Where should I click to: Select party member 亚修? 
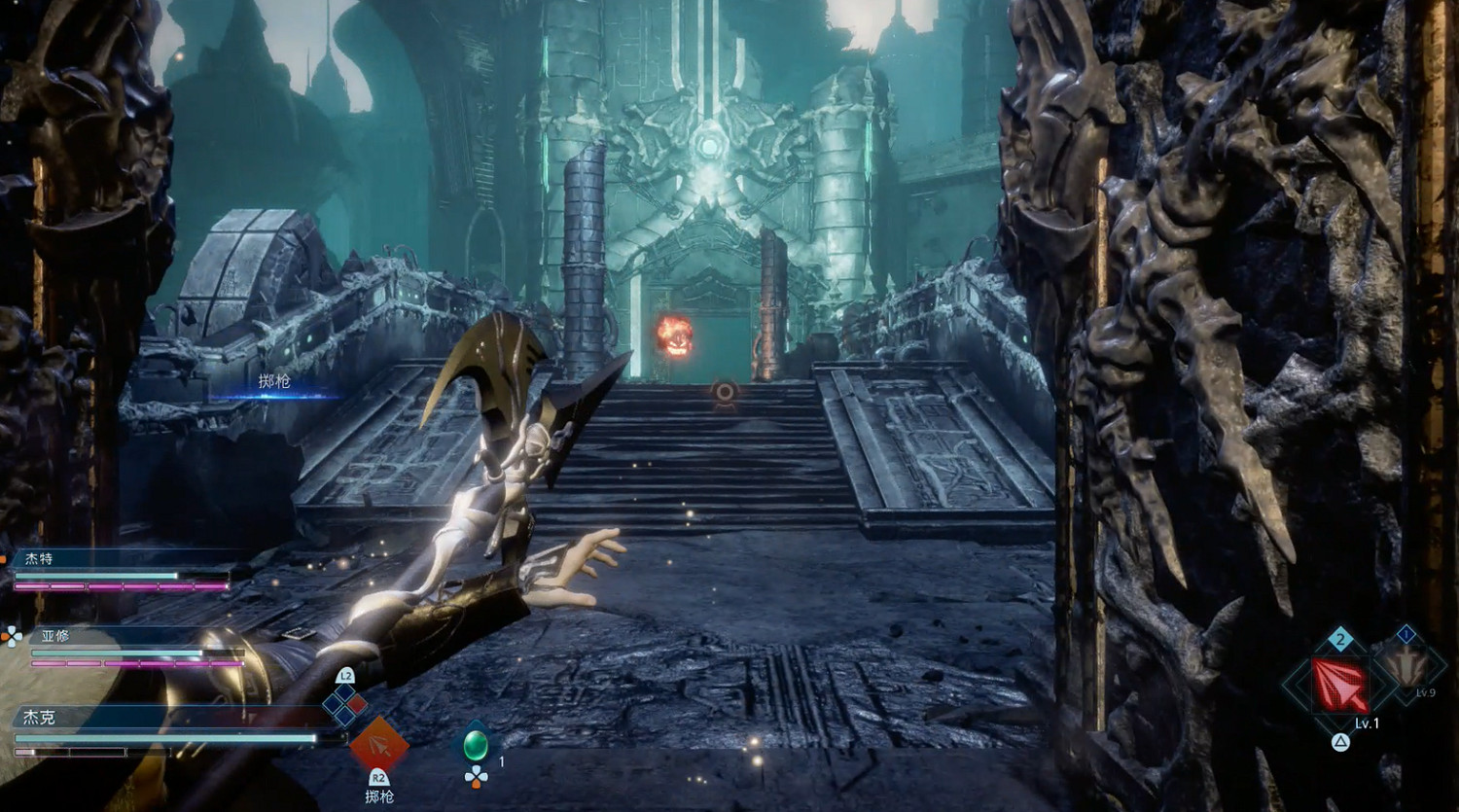click(55, 636)
